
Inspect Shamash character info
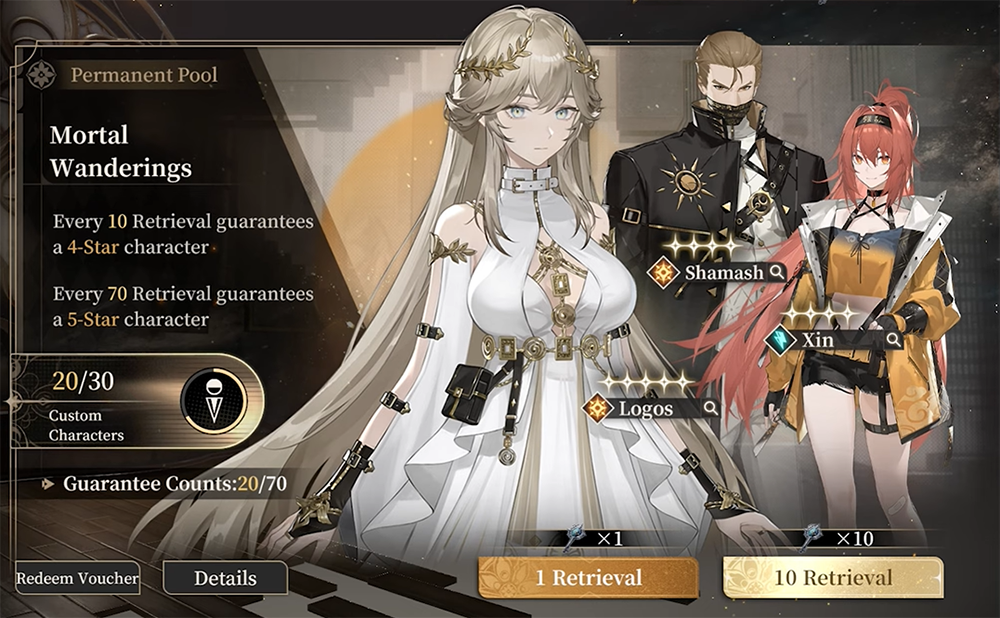point(775,272)
